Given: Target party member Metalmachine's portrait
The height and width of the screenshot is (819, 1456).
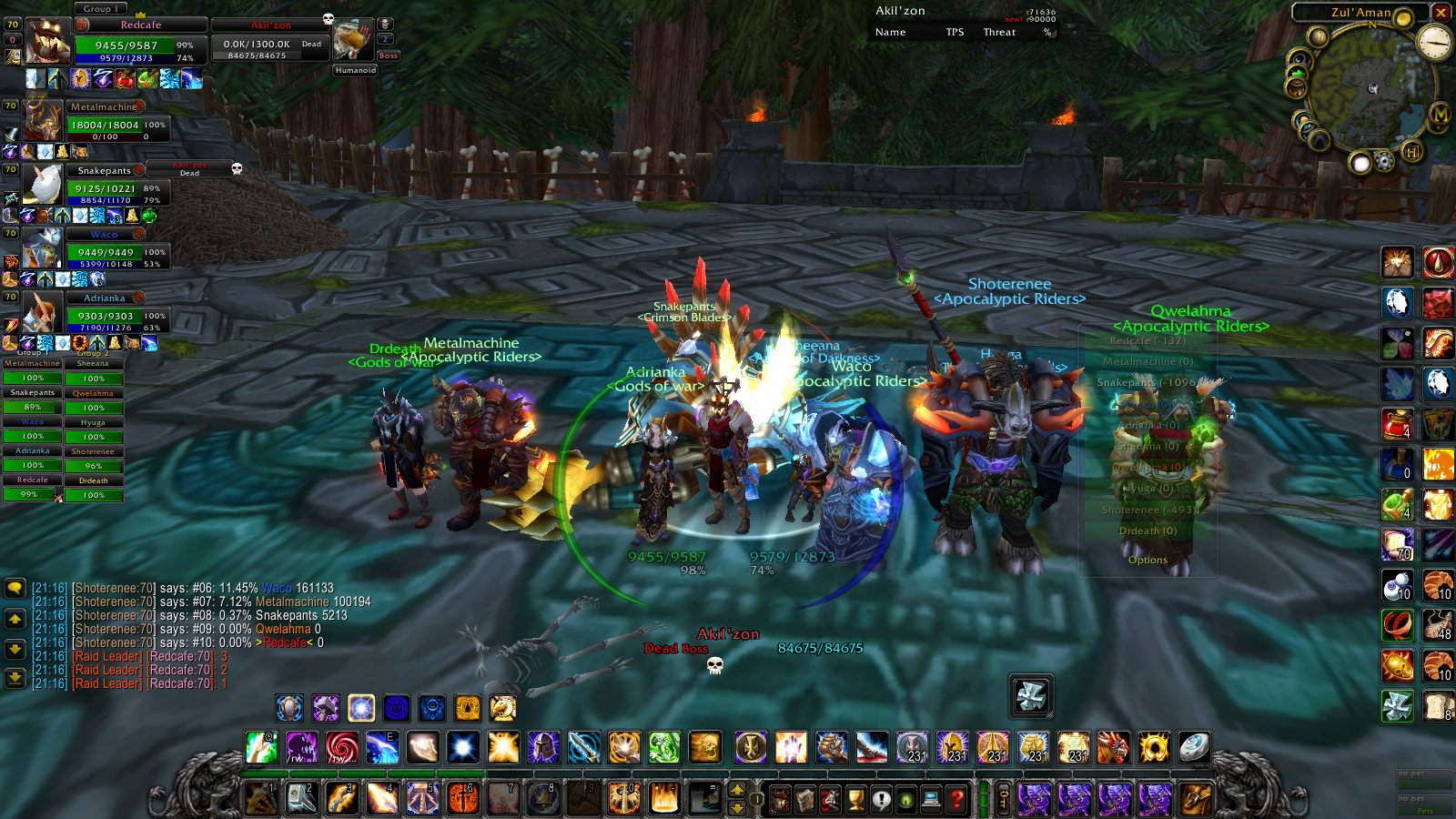Looking at the screenshot, I should tap(42, 121).
